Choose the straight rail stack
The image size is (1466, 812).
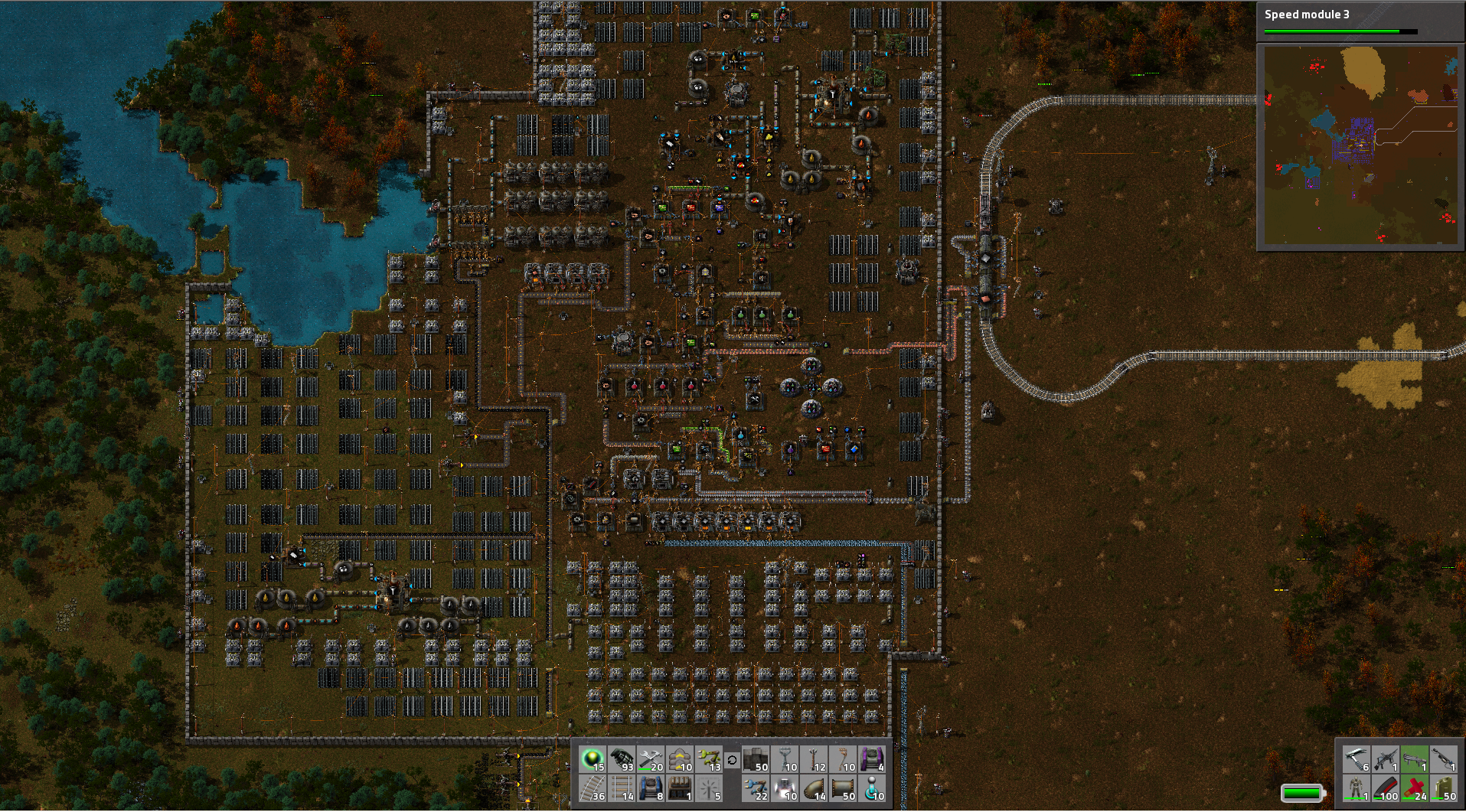click(x=622, y=788)
